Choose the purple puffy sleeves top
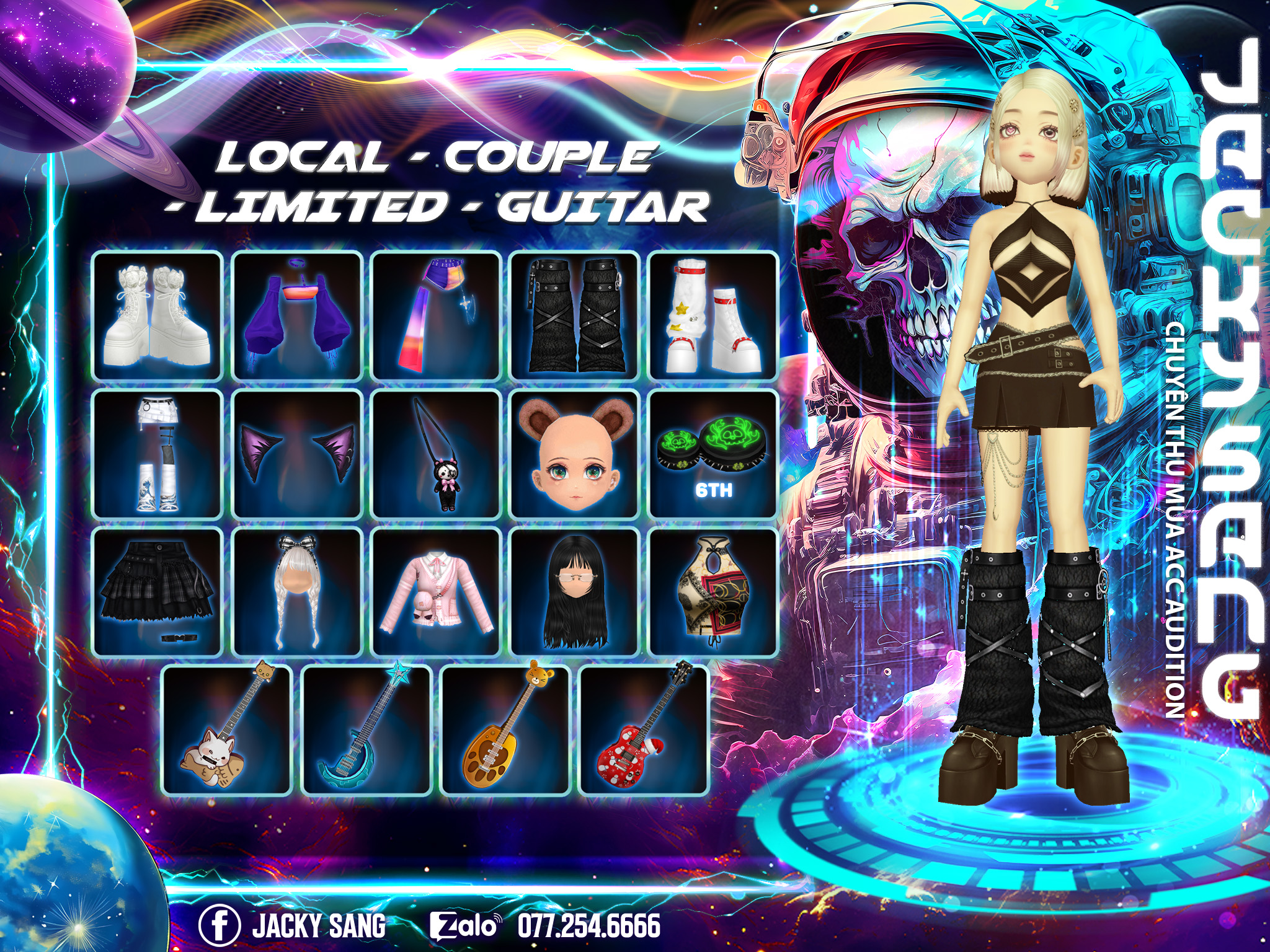 coord(297,315)
